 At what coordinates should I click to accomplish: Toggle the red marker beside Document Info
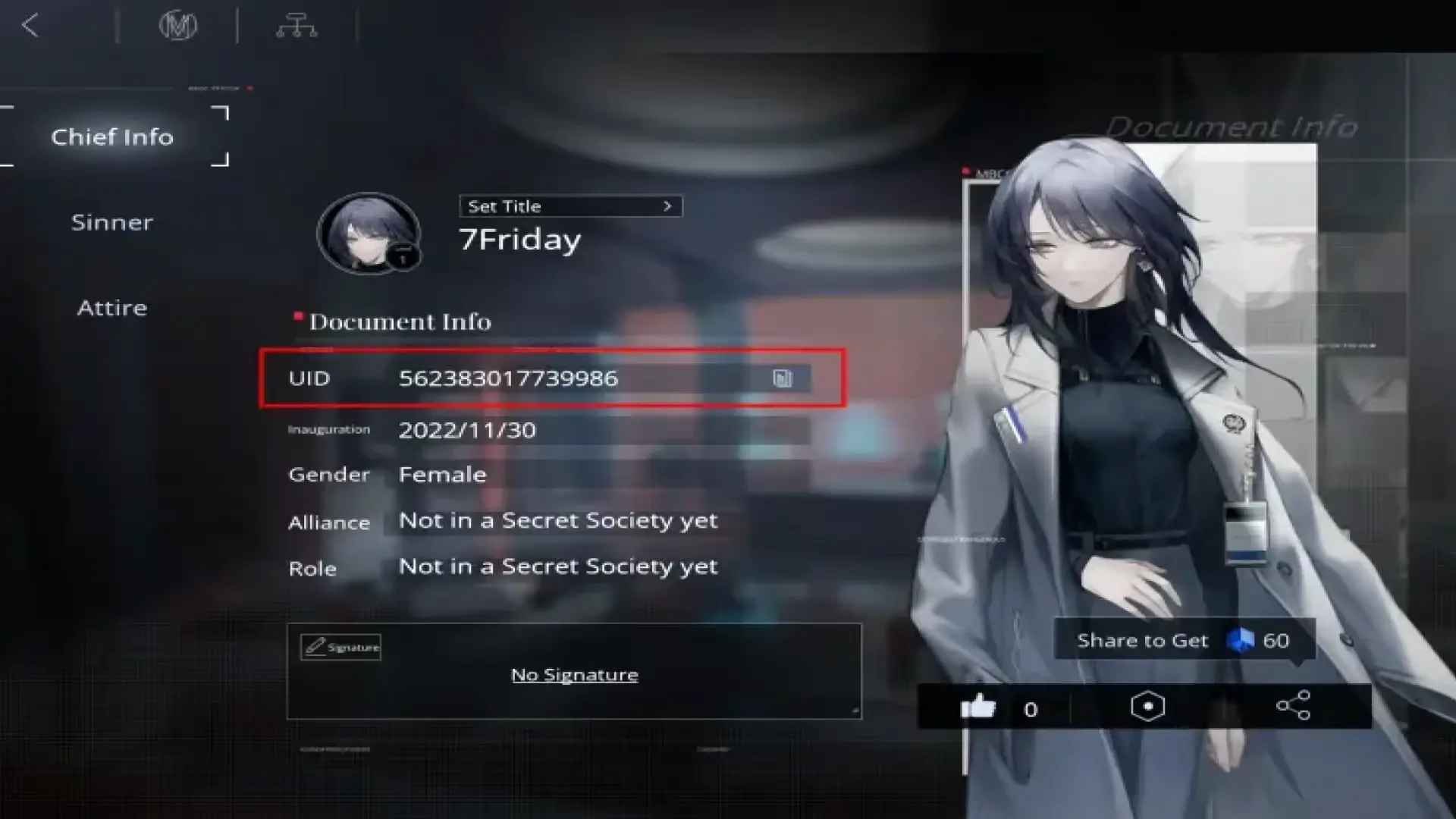297,315
